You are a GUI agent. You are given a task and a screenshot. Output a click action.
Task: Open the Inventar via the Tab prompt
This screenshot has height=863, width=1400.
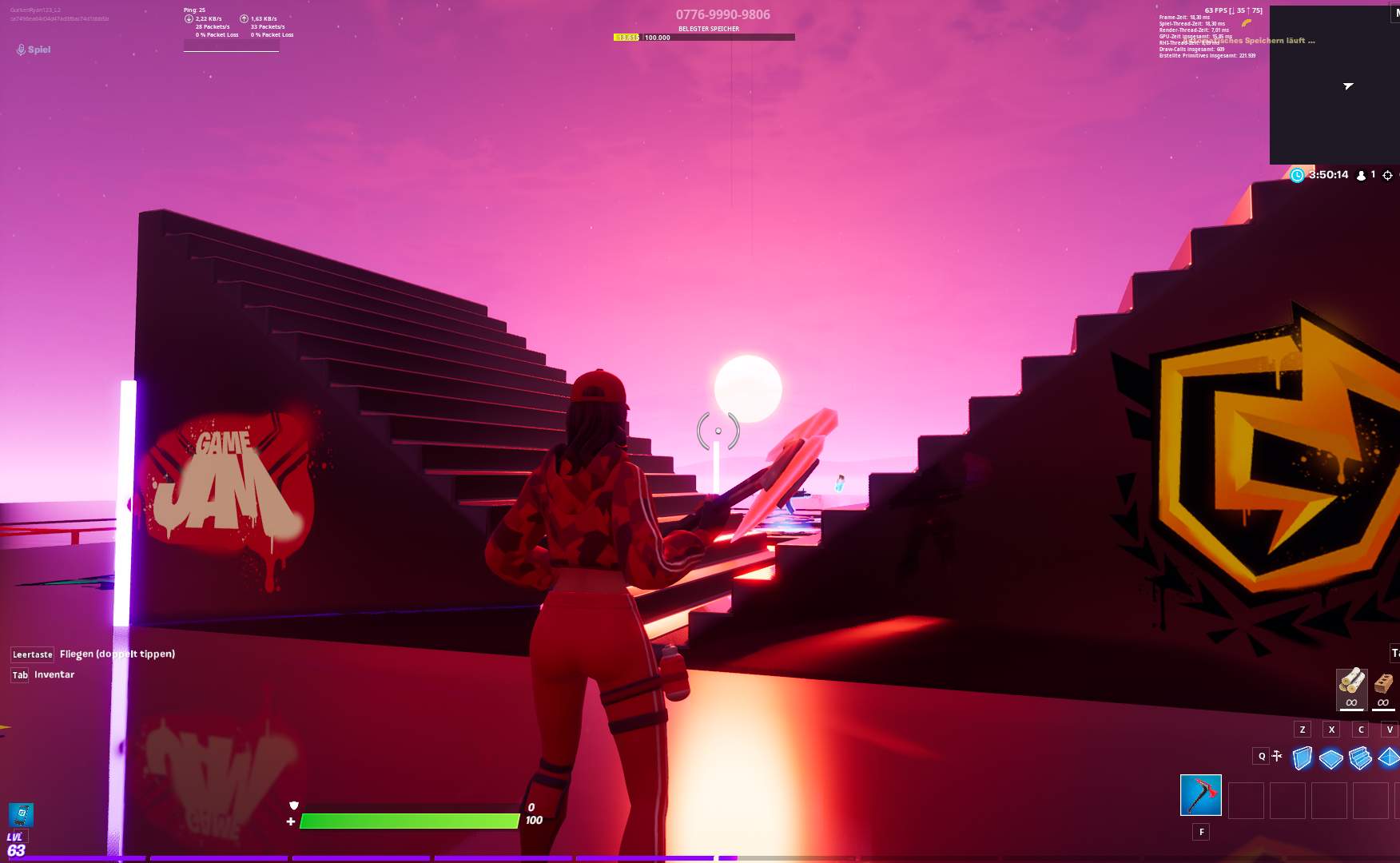(x=18, y=675)
